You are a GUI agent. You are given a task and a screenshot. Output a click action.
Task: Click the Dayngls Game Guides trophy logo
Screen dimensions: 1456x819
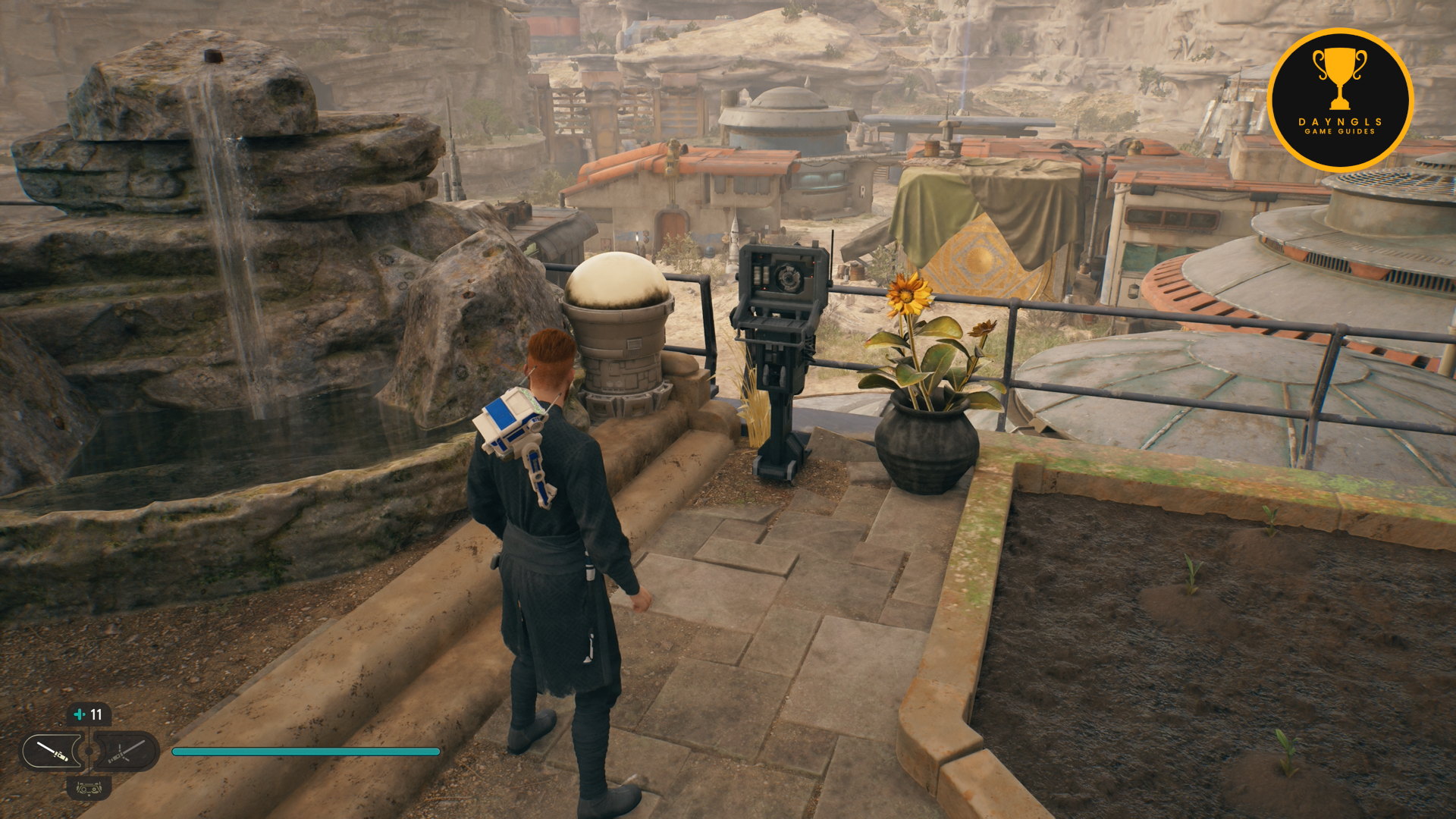click(1340, 100)
